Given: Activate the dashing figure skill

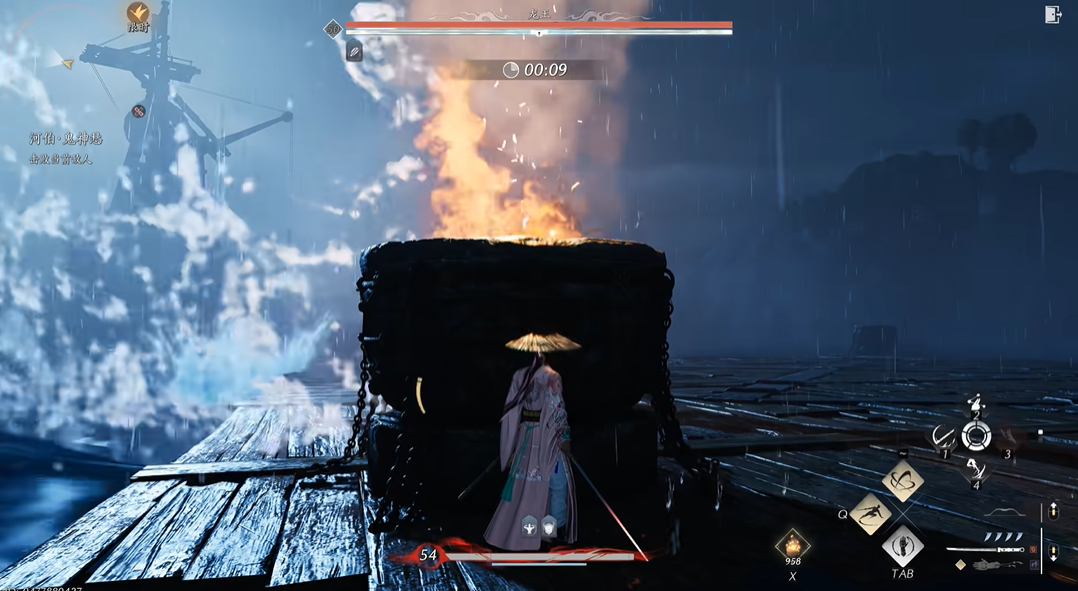Looking at the screenshot, I should coord(871,513).
